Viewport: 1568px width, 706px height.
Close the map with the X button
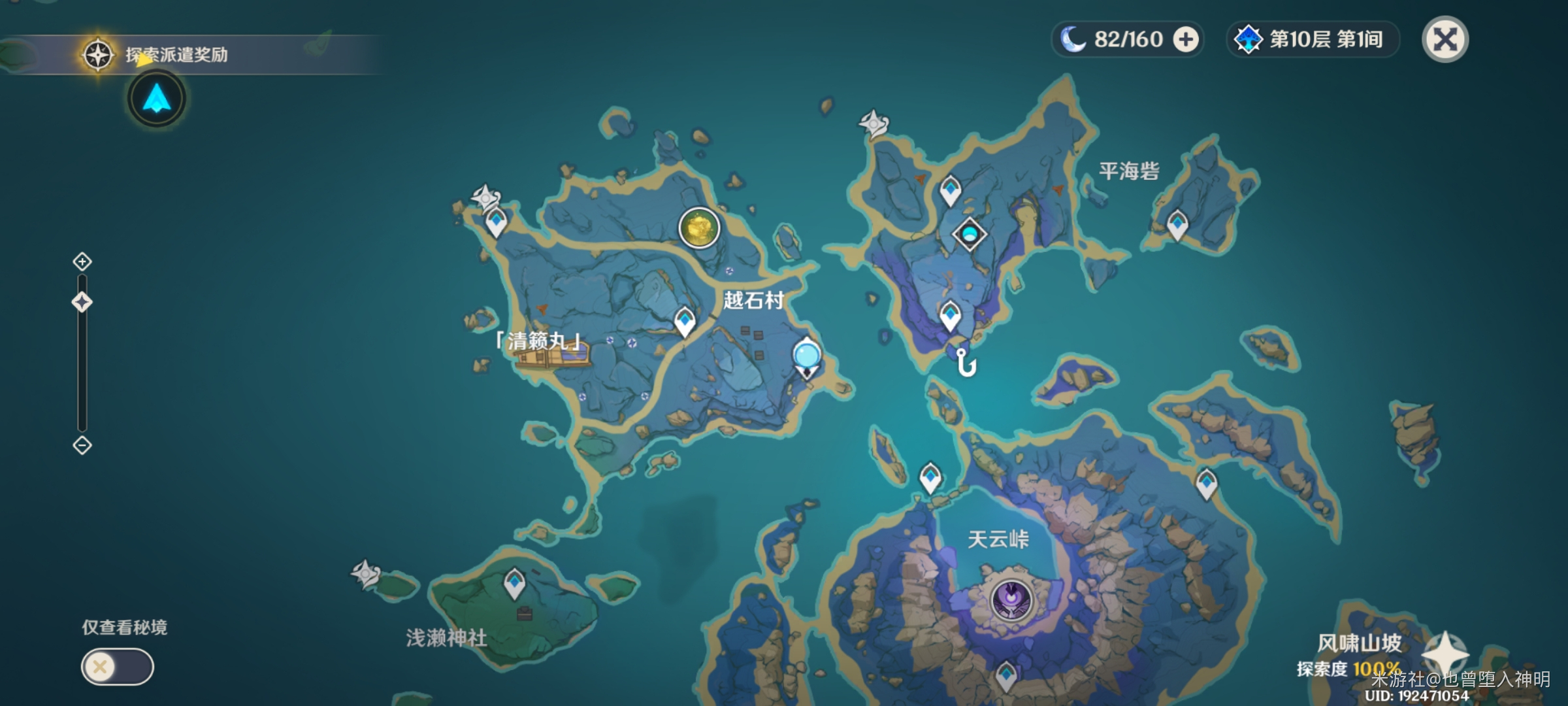click(1445, 39)
